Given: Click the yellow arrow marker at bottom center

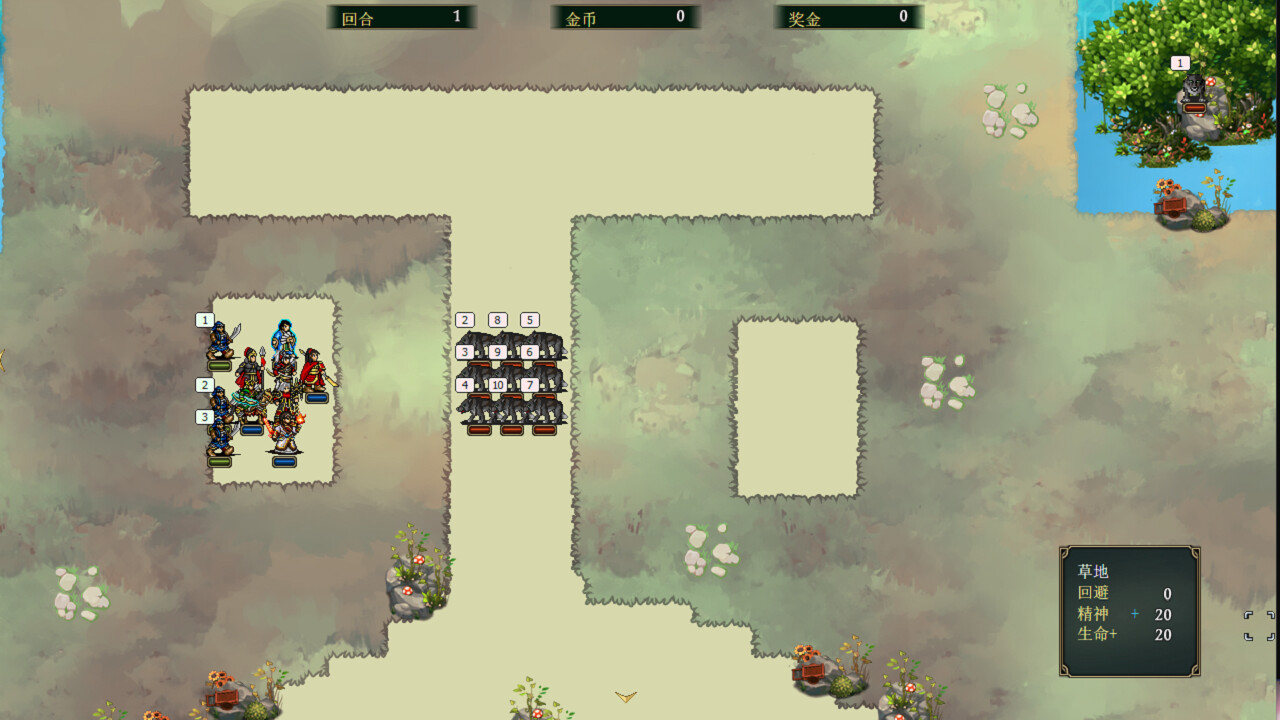Looking at the screenshot, I should (x=625, y=698).
